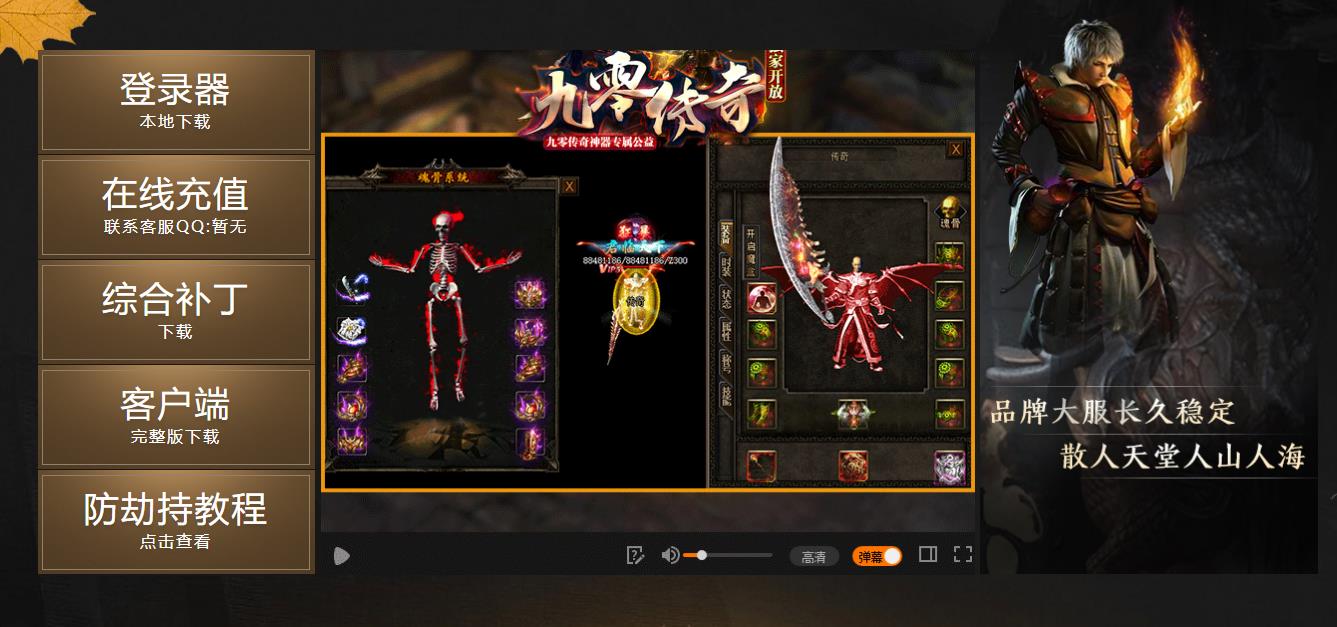This screenshot has height=627, width=1337.
Task: Open the 登录器 local download button
Action: pos(175,102)
